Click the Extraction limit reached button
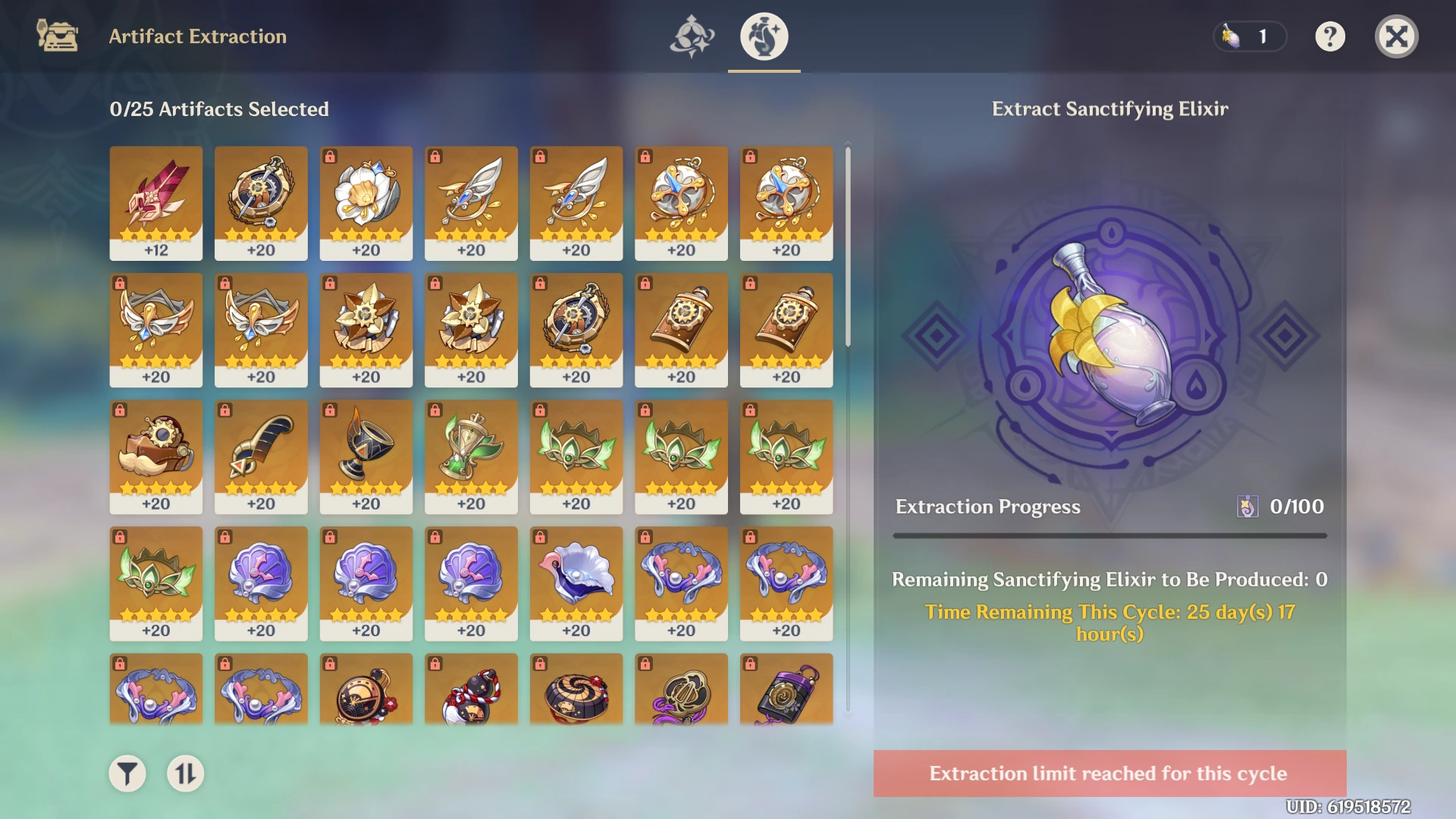The width and height of the screenshot is (1456, 819). coord(1109,773)
